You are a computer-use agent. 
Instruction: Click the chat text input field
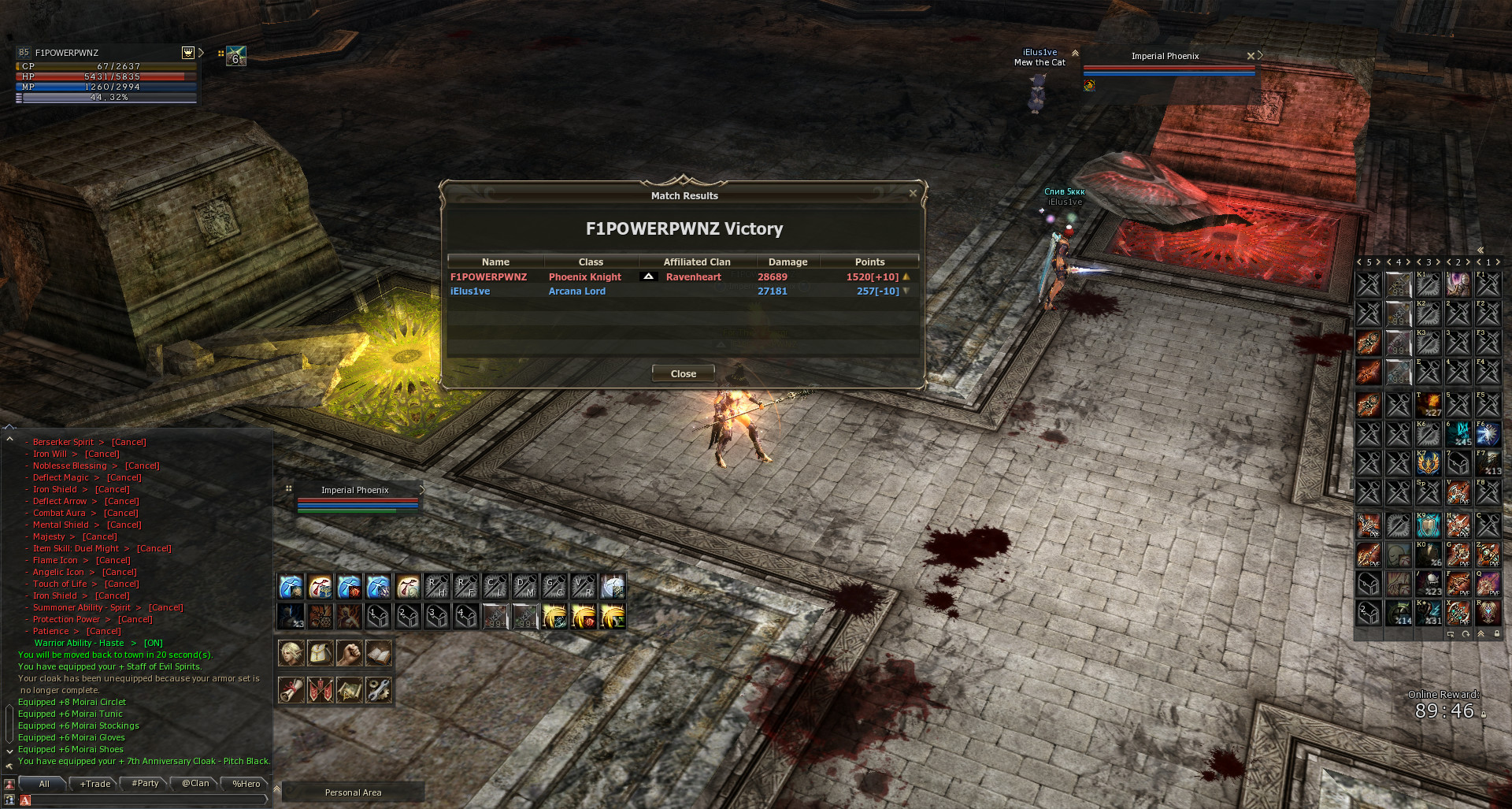[x=146, y=800]
